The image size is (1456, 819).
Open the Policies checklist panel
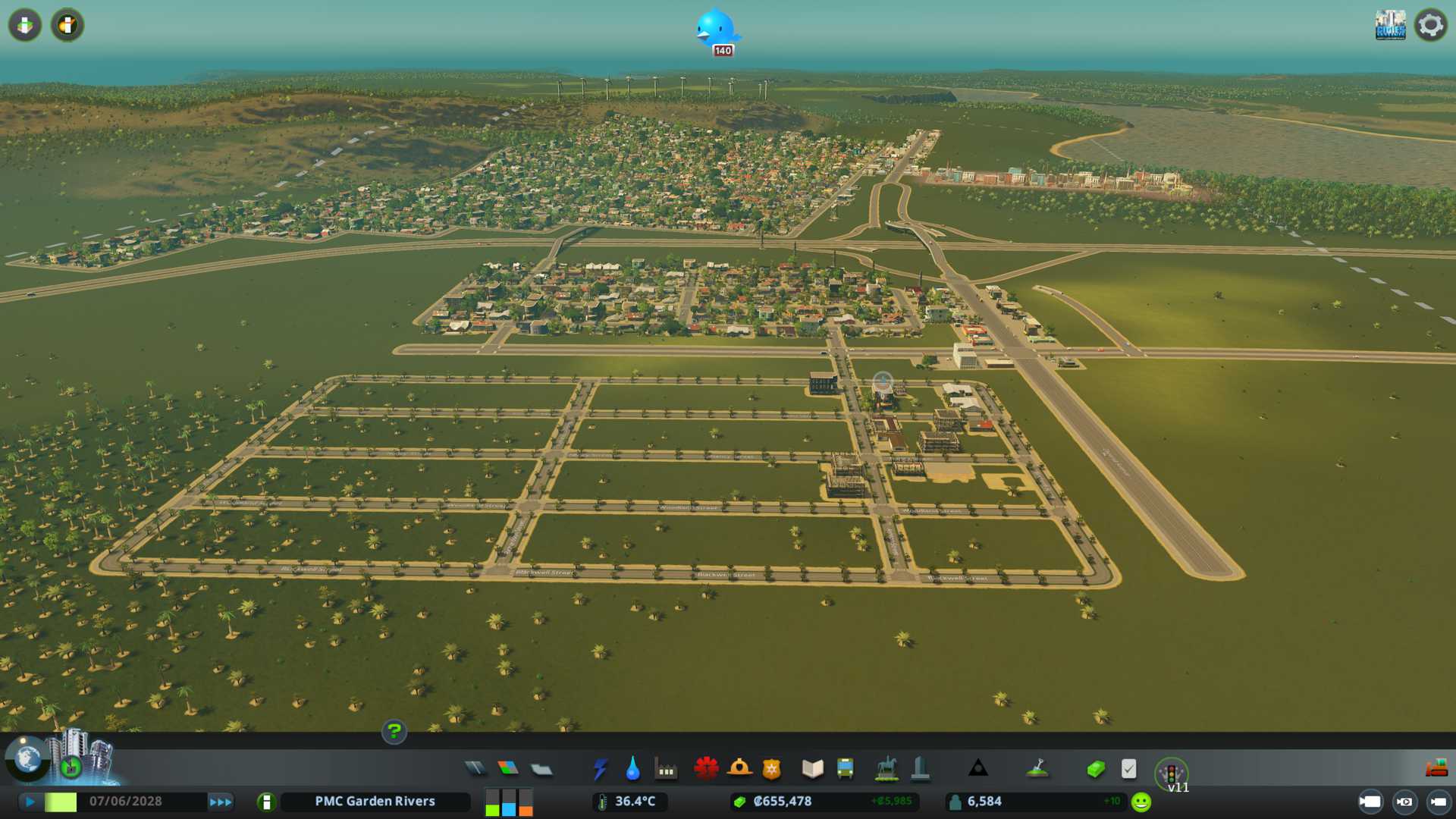1128,769
